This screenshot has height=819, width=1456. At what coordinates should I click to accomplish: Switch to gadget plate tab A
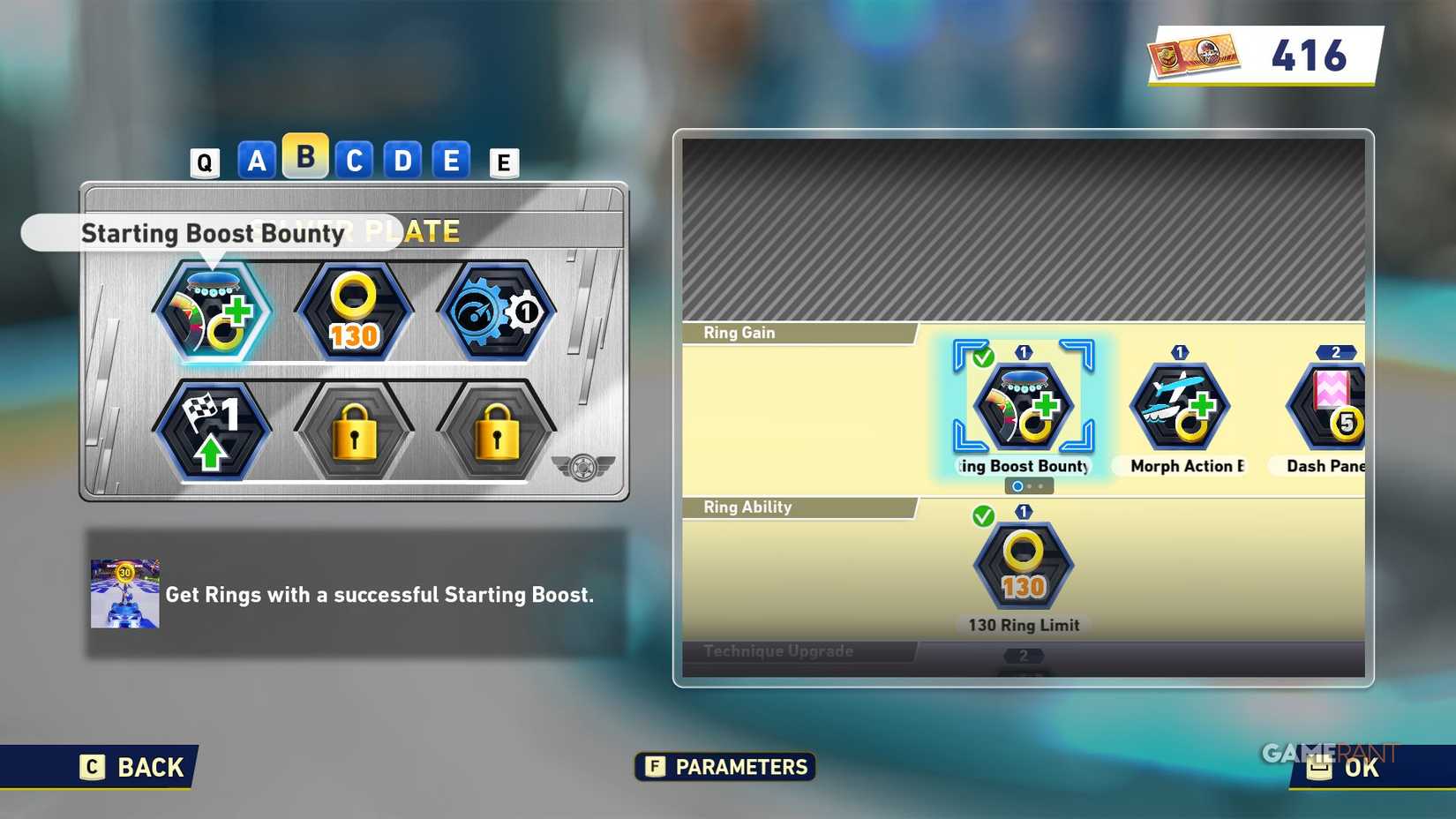point(257,161)
